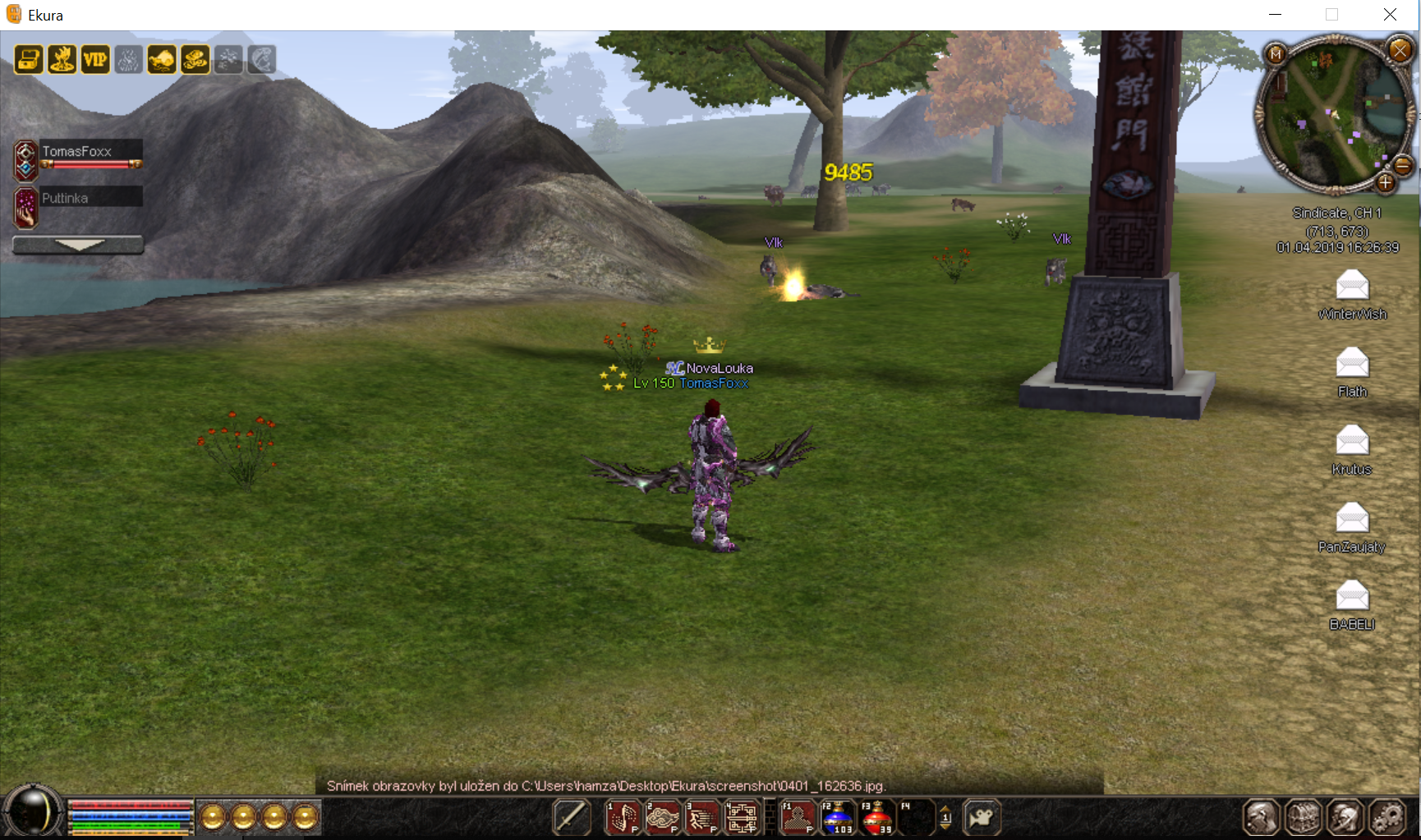Expand the party list down arrow
1421x840 pixels.
[x=78, y=245]
